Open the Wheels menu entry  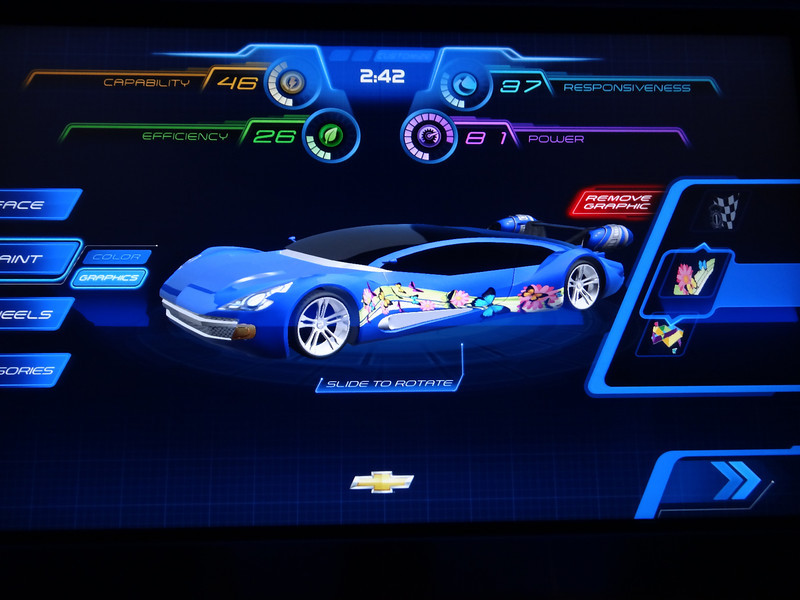[x=30, y=314]
